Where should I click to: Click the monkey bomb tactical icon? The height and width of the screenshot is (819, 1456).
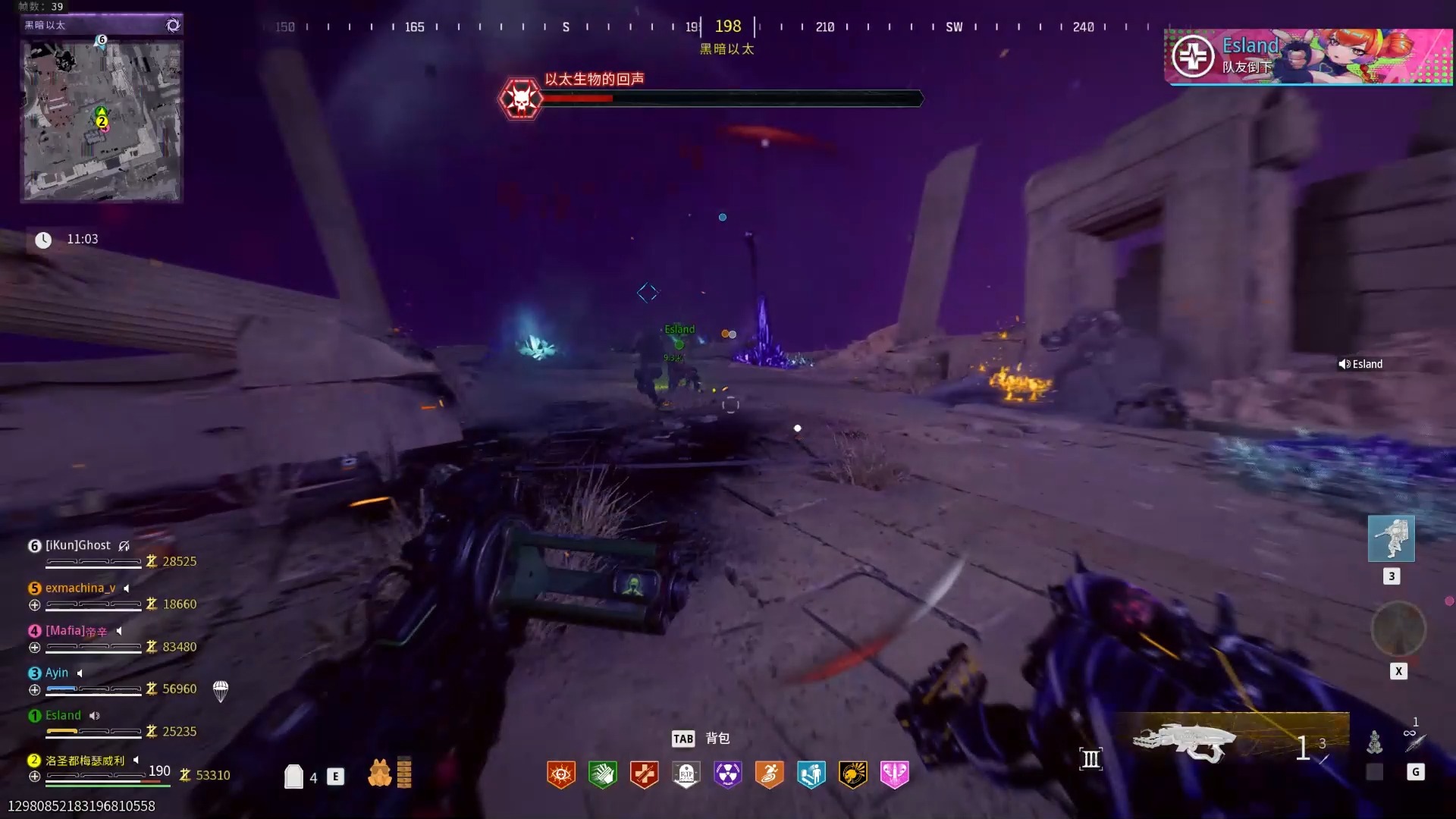click(1374, 742)
